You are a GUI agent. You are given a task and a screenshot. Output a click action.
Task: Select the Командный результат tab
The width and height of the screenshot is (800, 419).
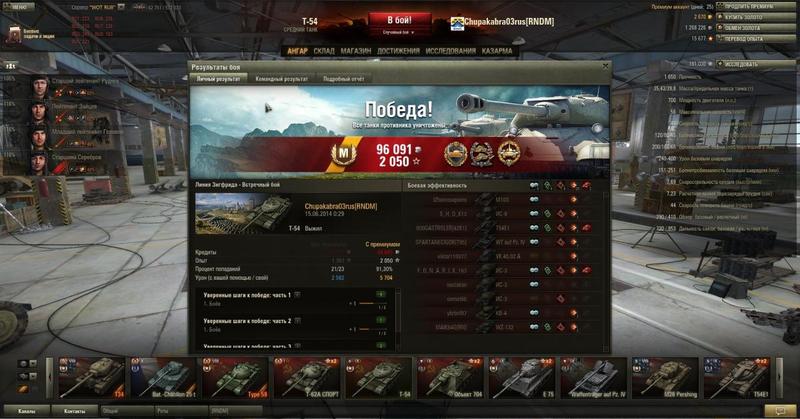point(281,78)
